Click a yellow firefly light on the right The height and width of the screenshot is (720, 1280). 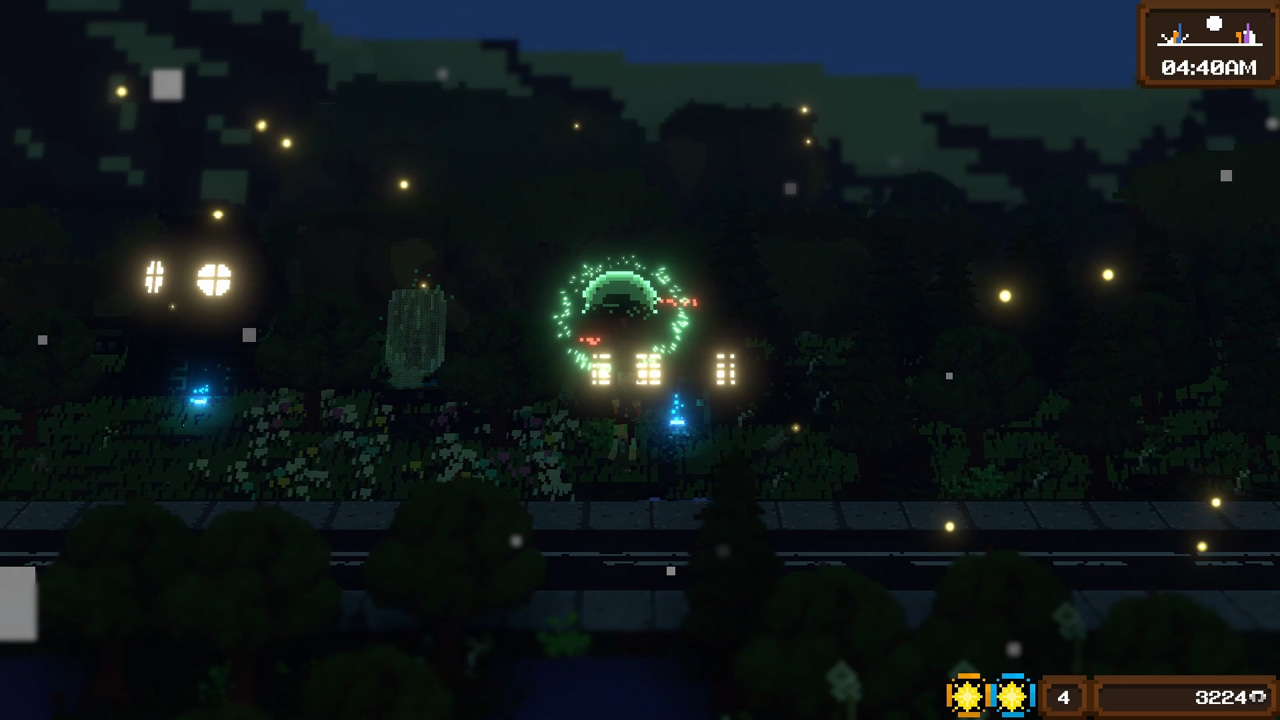click(x=1003, y=296)
